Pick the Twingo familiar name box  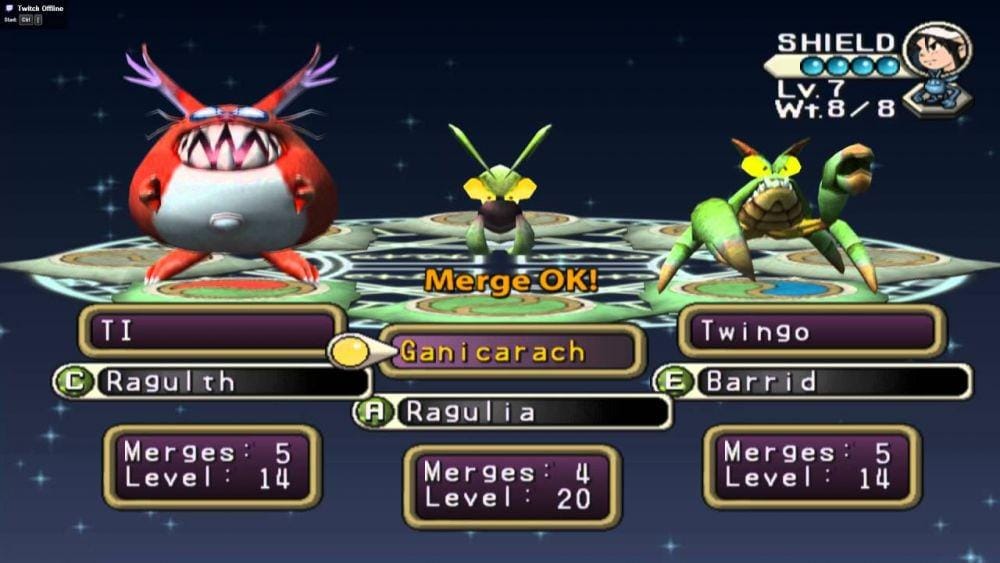click(x=810, y=332)
